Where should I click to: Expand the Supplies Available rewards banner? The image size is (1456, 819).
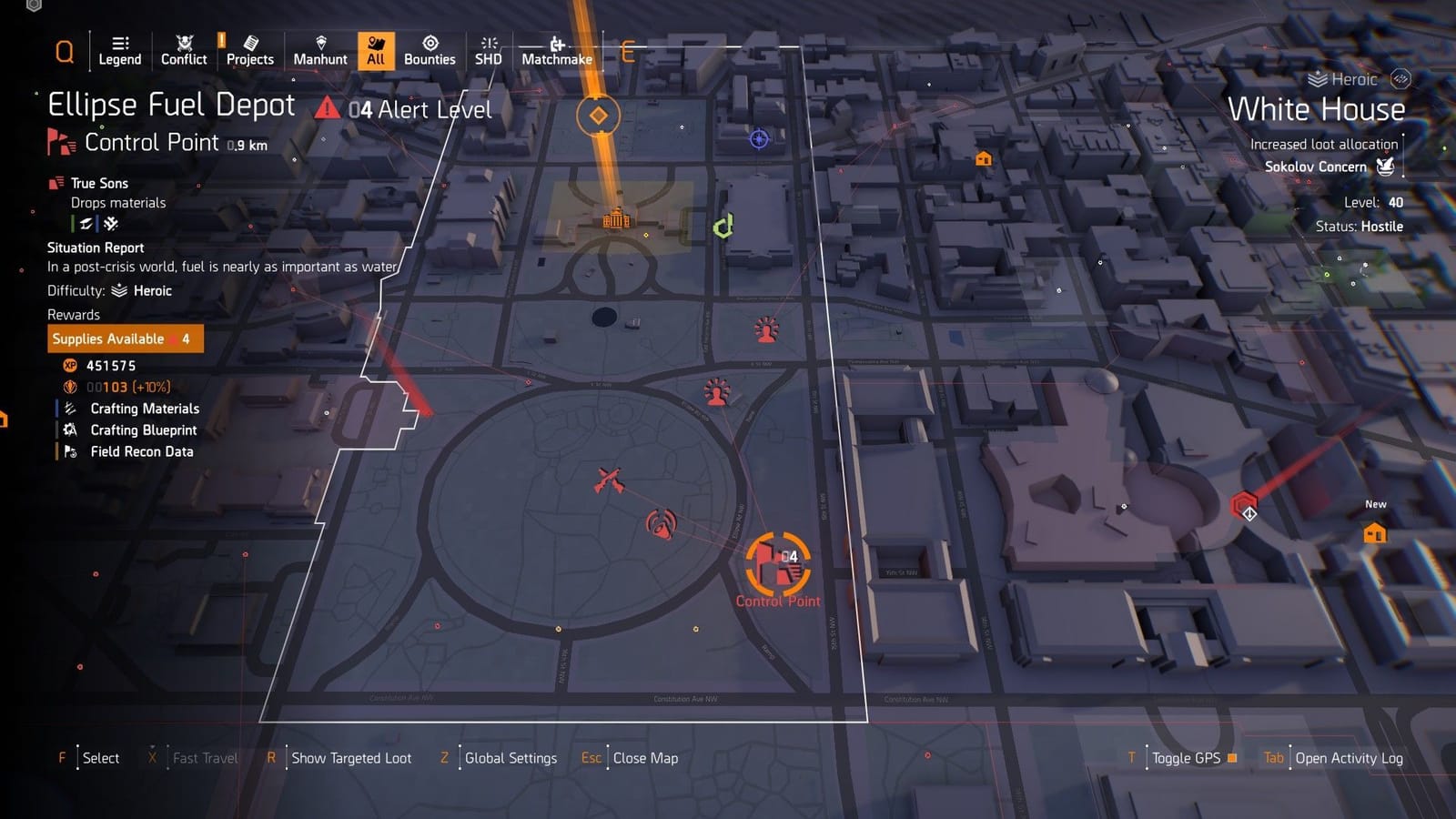click(x=126, y=339)
